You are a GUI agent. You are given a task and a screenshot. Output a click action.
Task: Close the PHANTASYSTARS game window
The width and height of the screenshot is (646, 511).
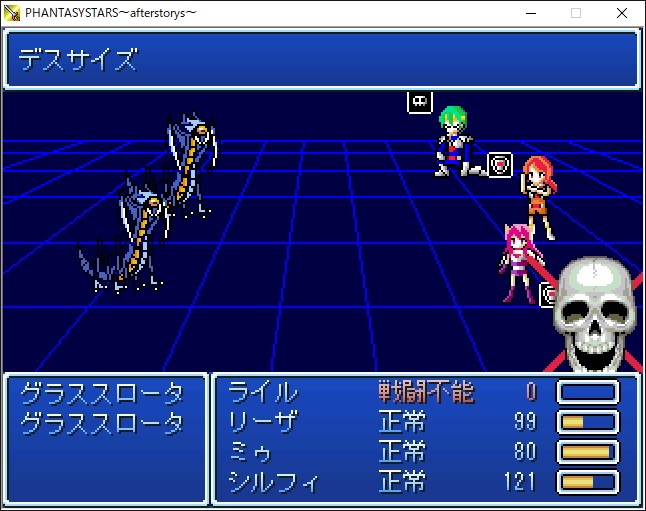(x=622, y=13)
